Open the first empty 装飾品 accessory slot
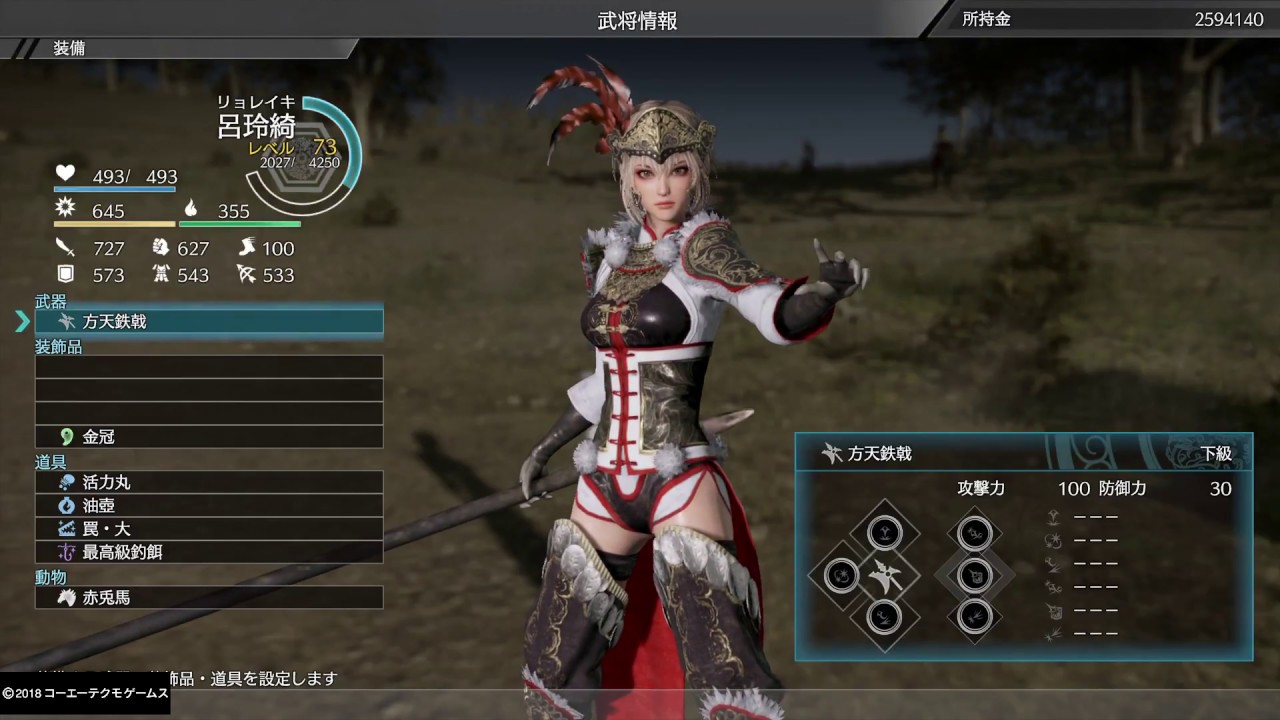Image resolution: width=1280 pixels, height=720 pixels. (x=209, y=368)
